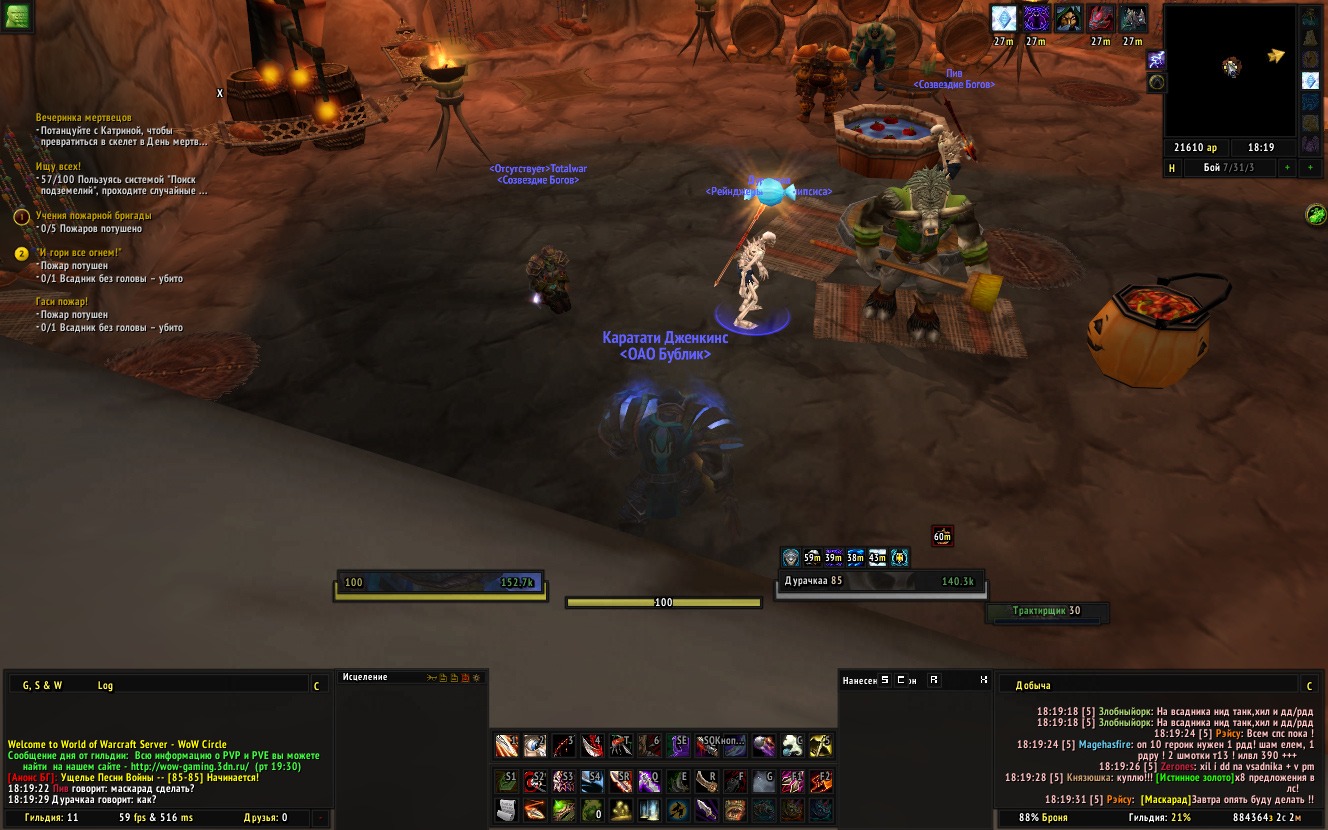The image size is (1328, 830).
Task: Select the lightning buff icon beside minimap
Action: 1156,60
